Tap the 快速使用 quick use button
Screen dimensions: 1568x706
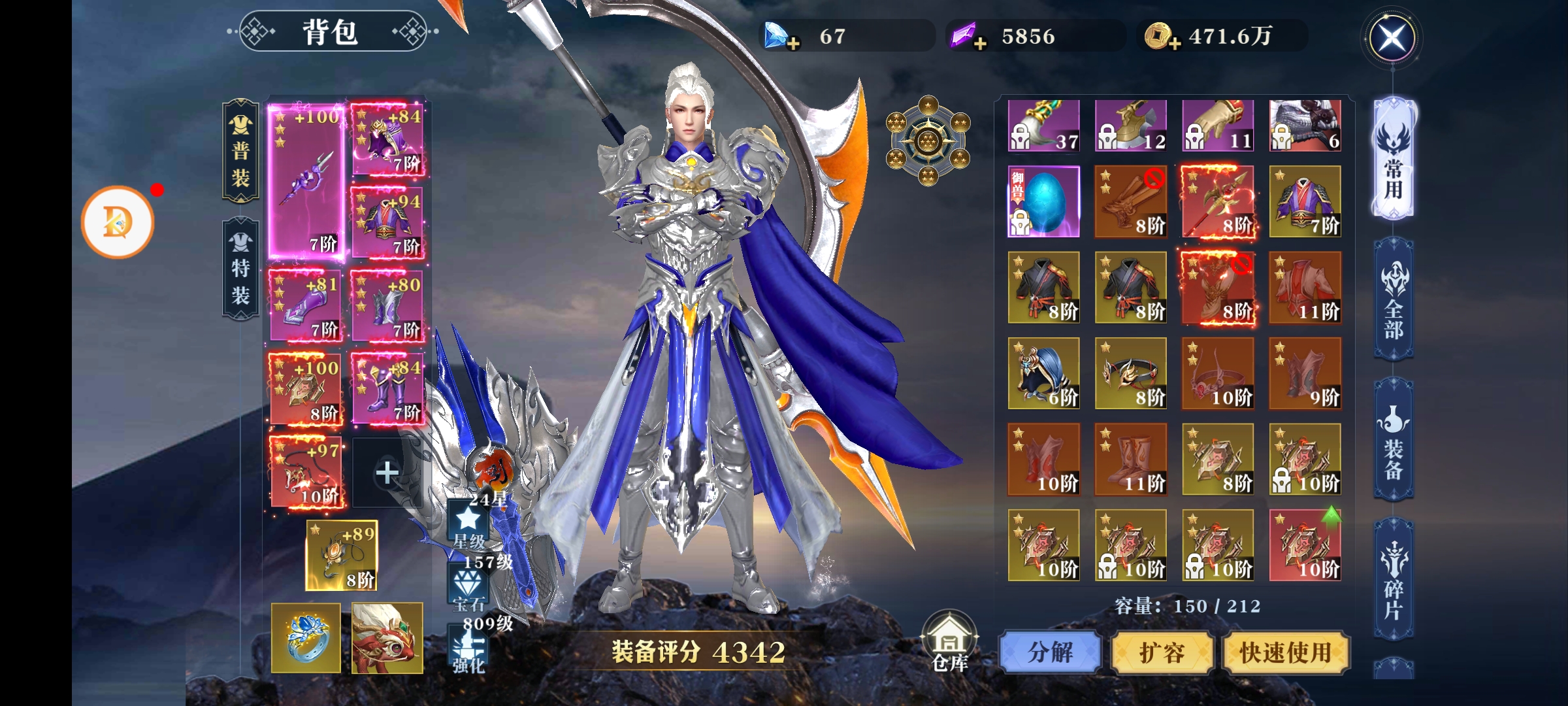click(x=1285, y=652)
